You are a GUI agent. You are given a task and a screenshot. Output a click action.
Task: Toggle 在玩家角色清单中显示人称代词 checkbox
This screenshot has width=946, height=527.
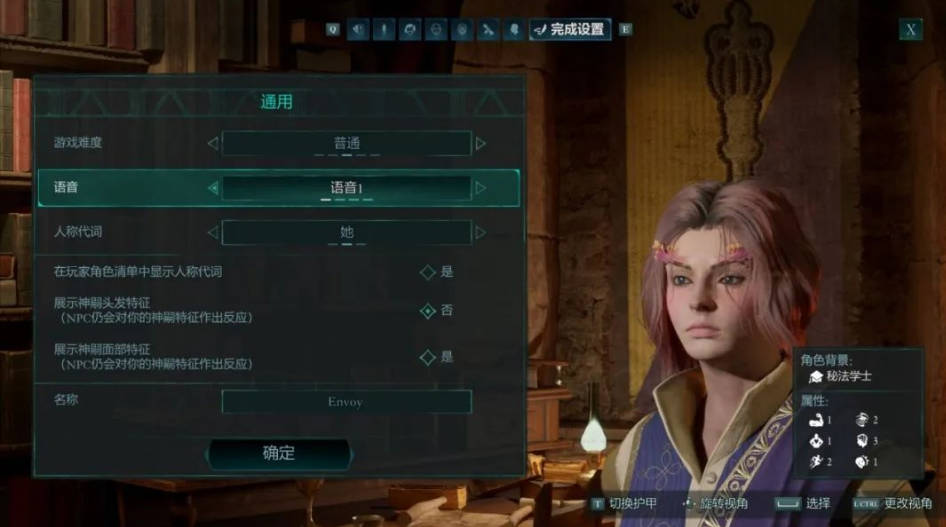pyautogui.click(x=428, y=271)
